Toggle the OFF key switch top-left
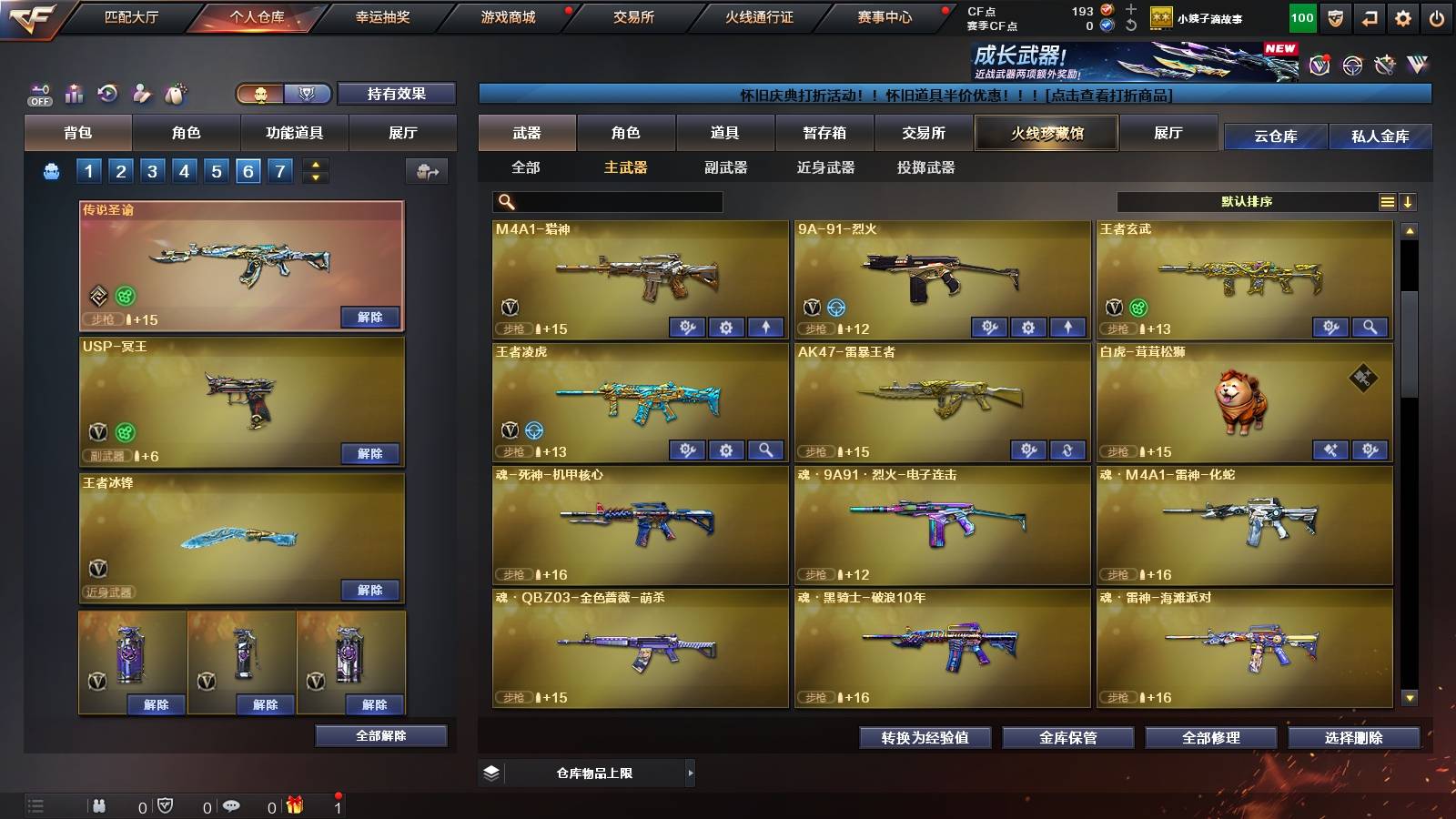 coord(38,91)
